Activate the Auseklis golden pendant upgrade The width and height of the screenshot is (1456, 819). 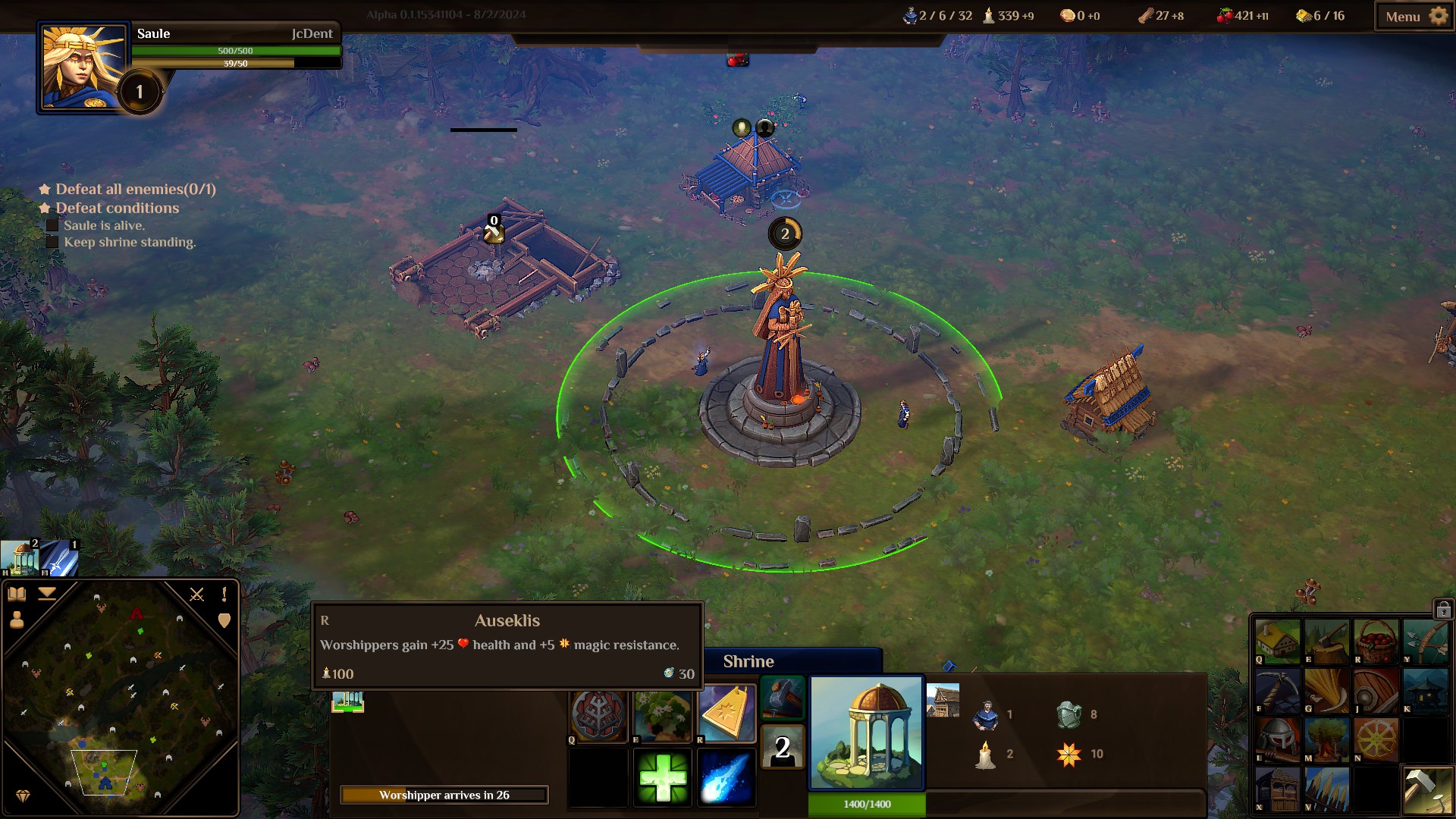click(726, 714)
